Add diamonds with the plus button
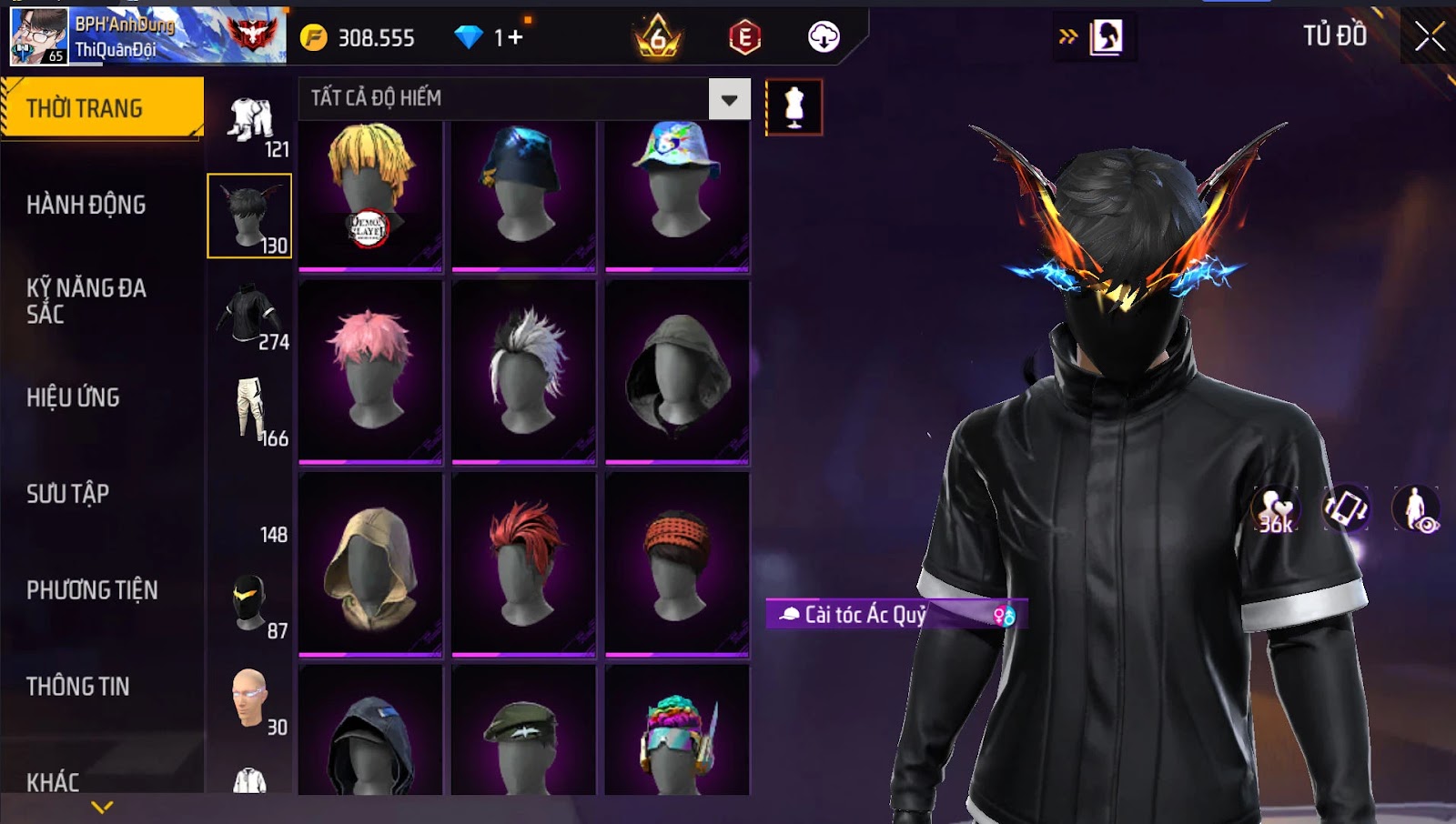This screenshot has height=824, width=1456. click(x=516, y=37)
